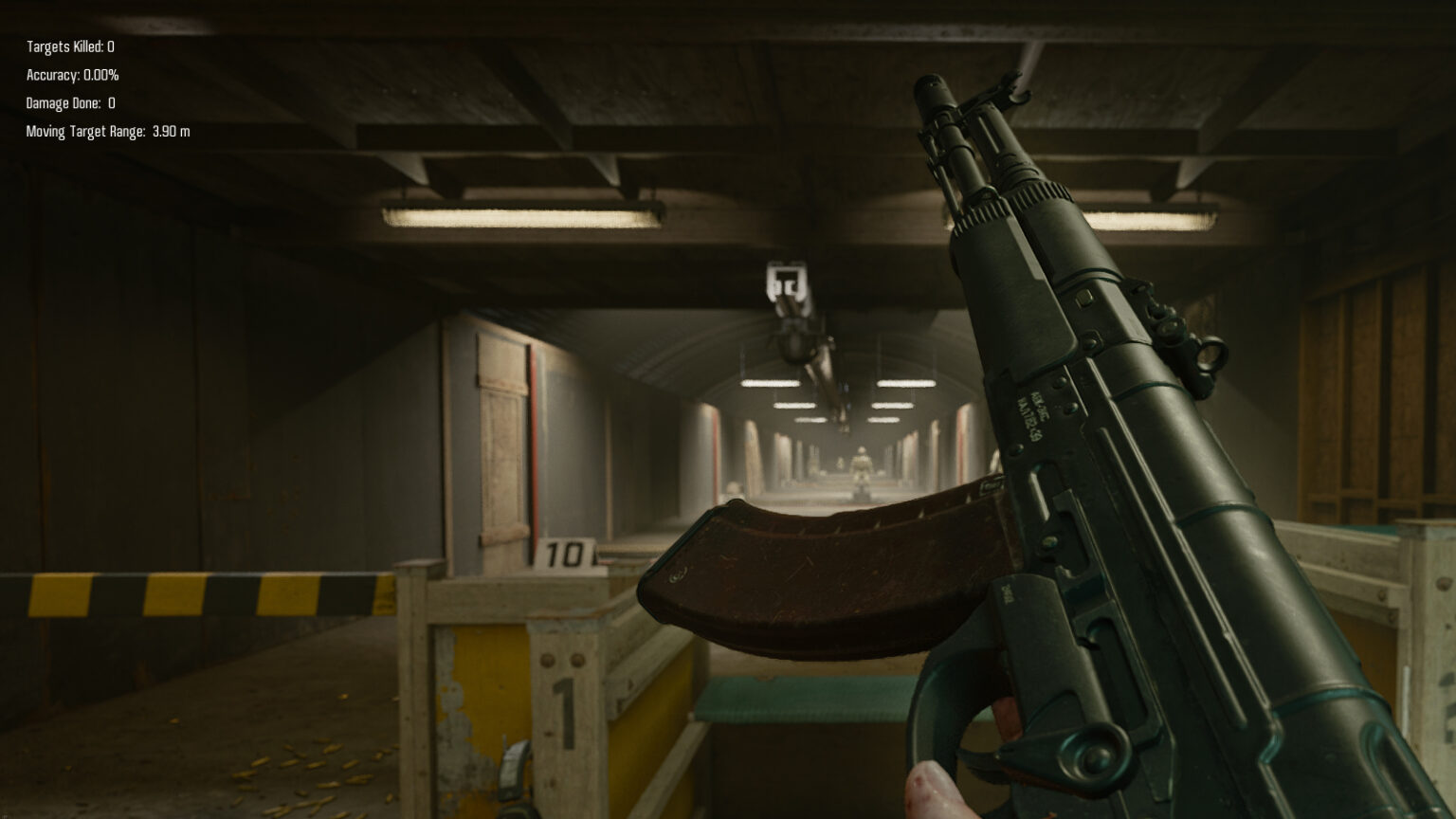Click the overhead fluorescent ceiling light
Screen dimensions: 1456x819
[x=521, y=216]
